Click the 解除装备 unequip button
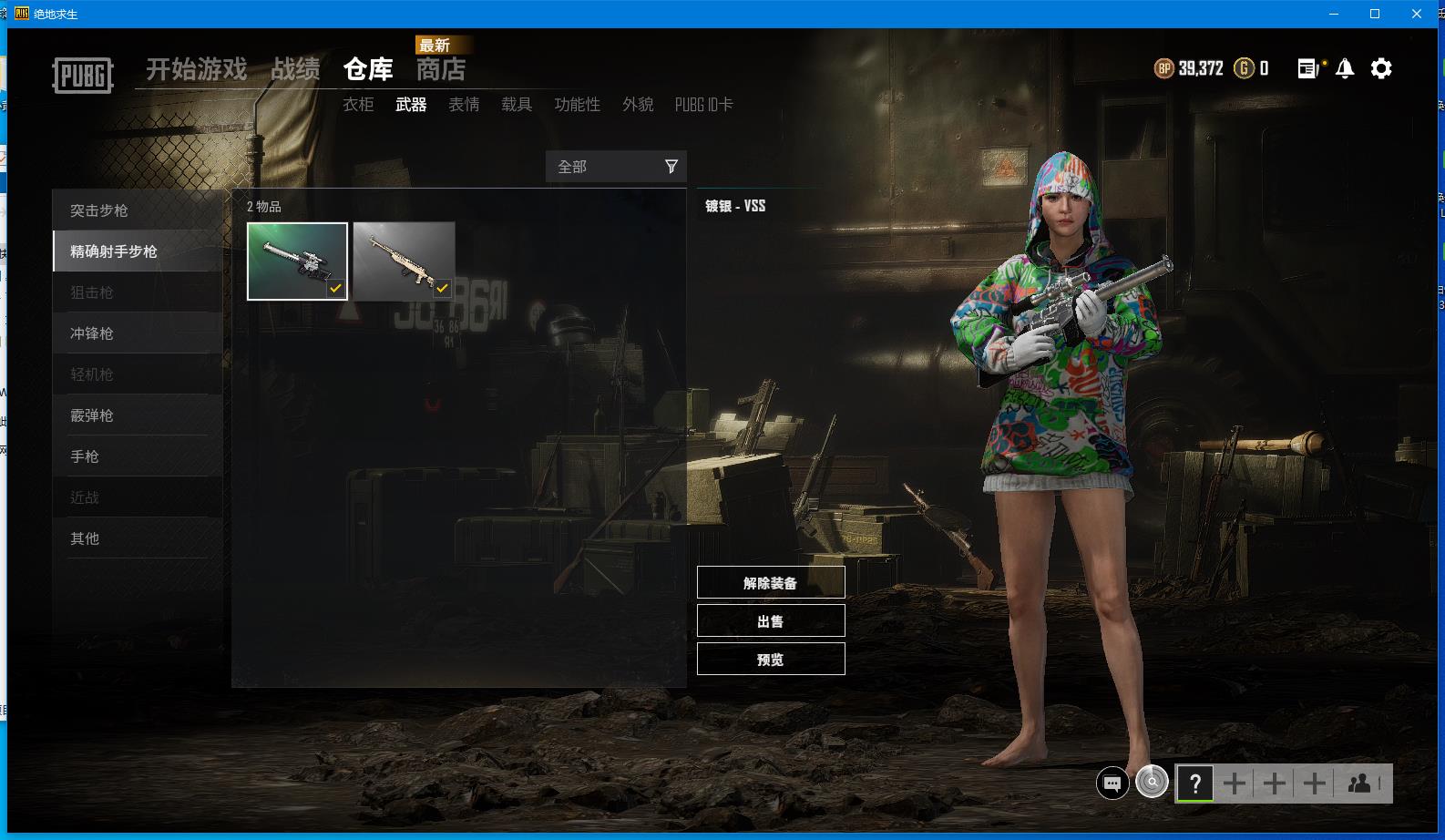 771,583
